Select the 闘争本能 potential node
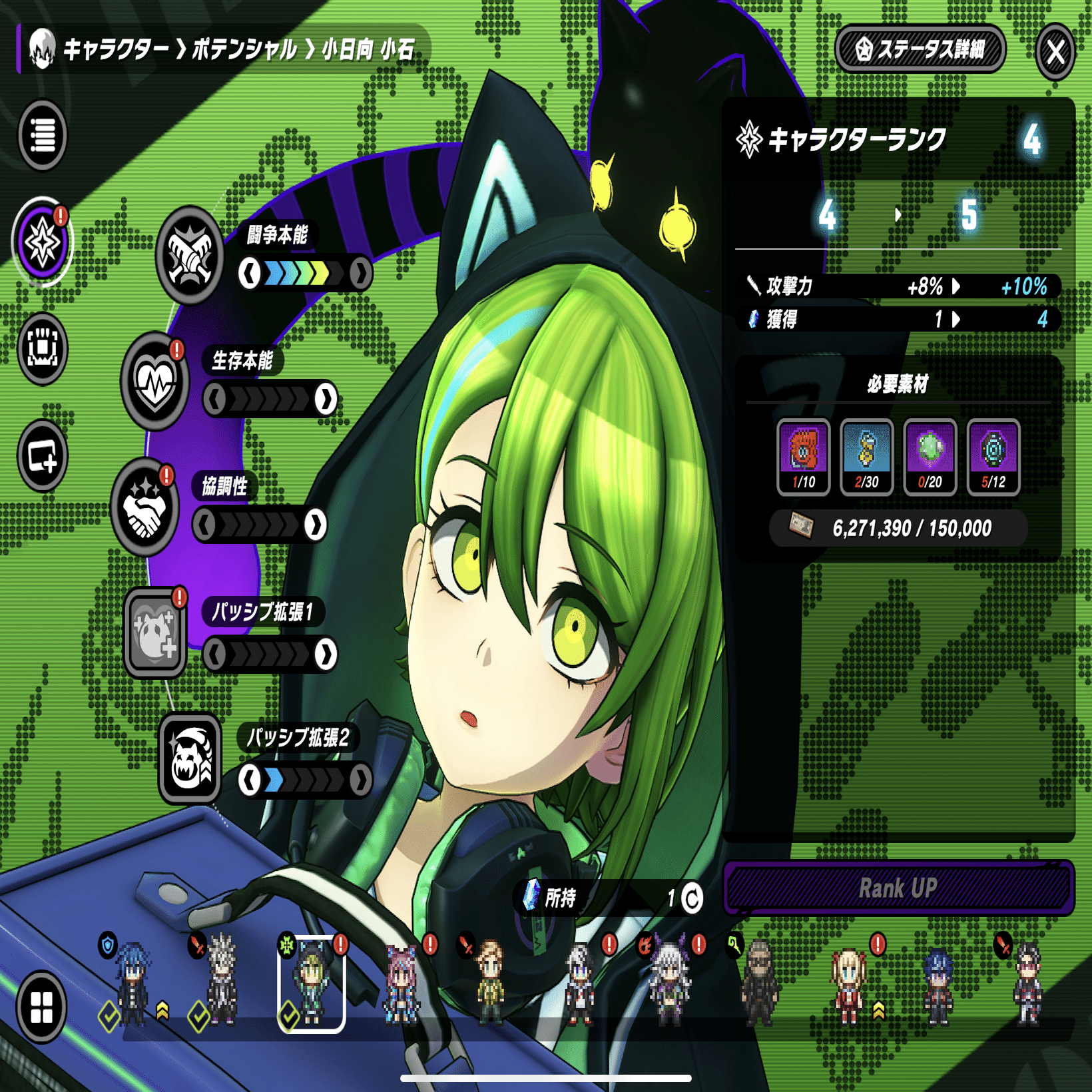The width and height of the screenshot is (1092, 1092). 190,255
